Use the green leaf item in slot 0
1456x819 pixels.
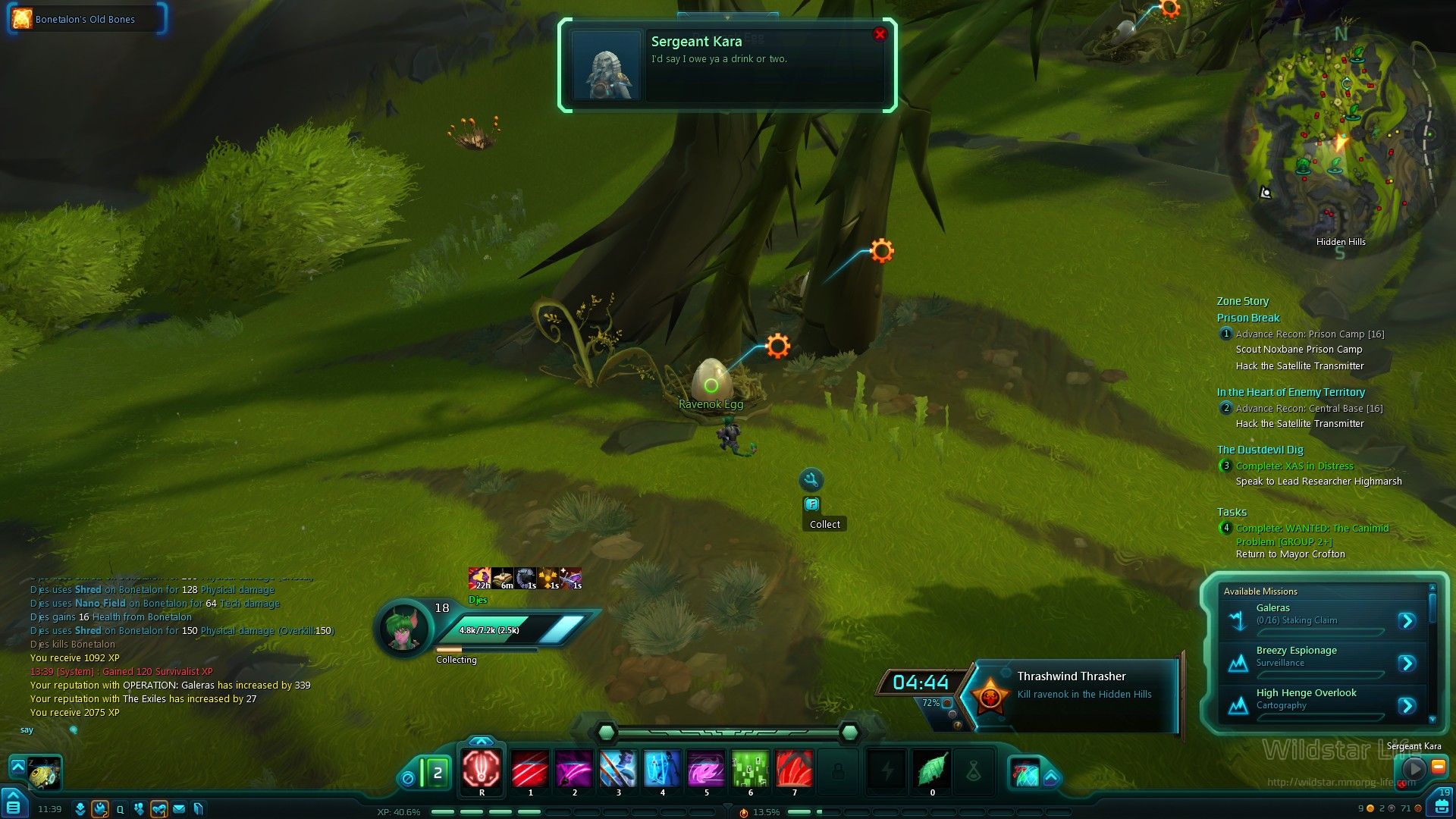[932, 769]
